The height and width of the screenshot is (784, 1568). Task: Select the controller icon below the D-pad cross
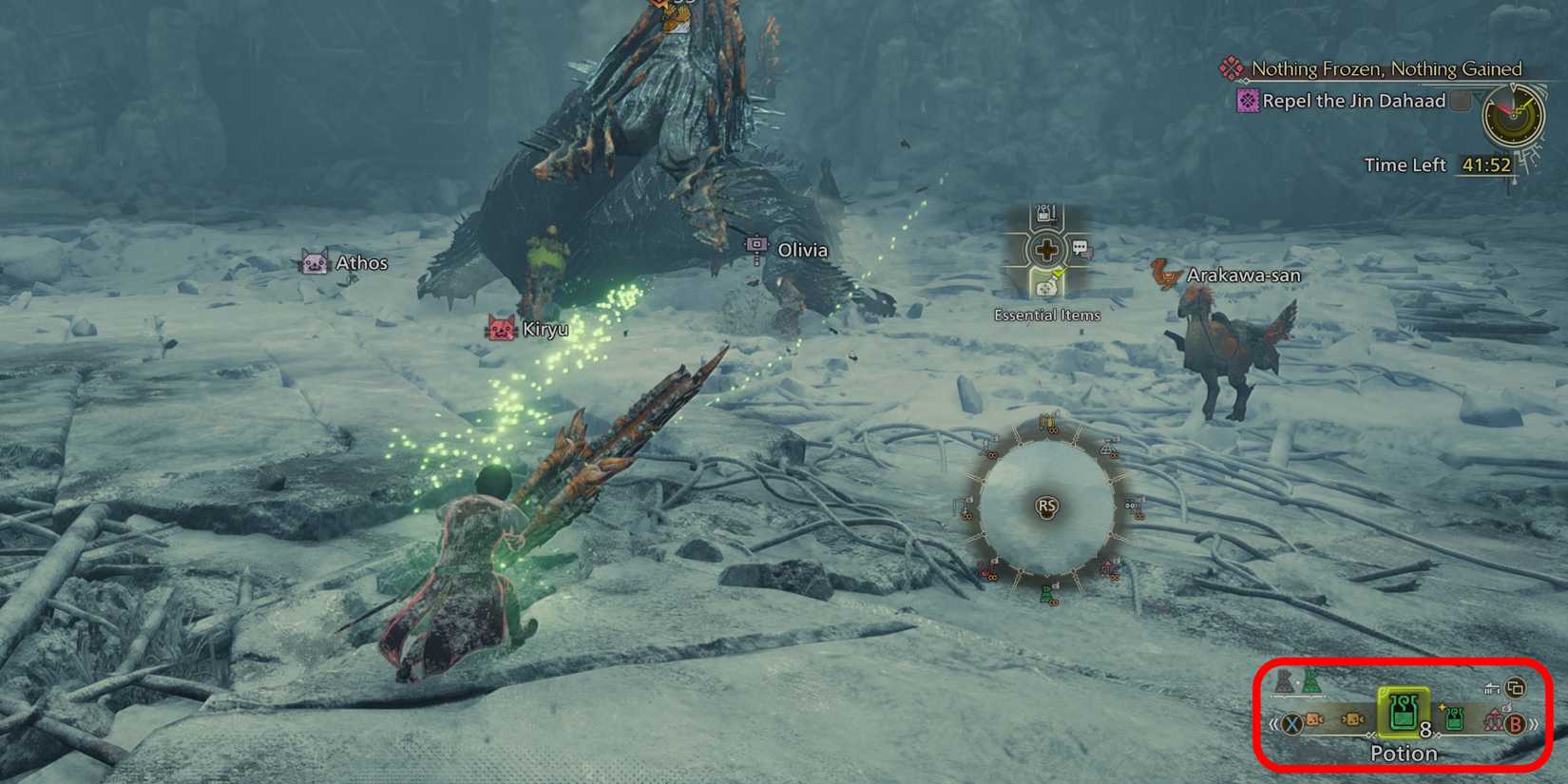coord(1045,290)
